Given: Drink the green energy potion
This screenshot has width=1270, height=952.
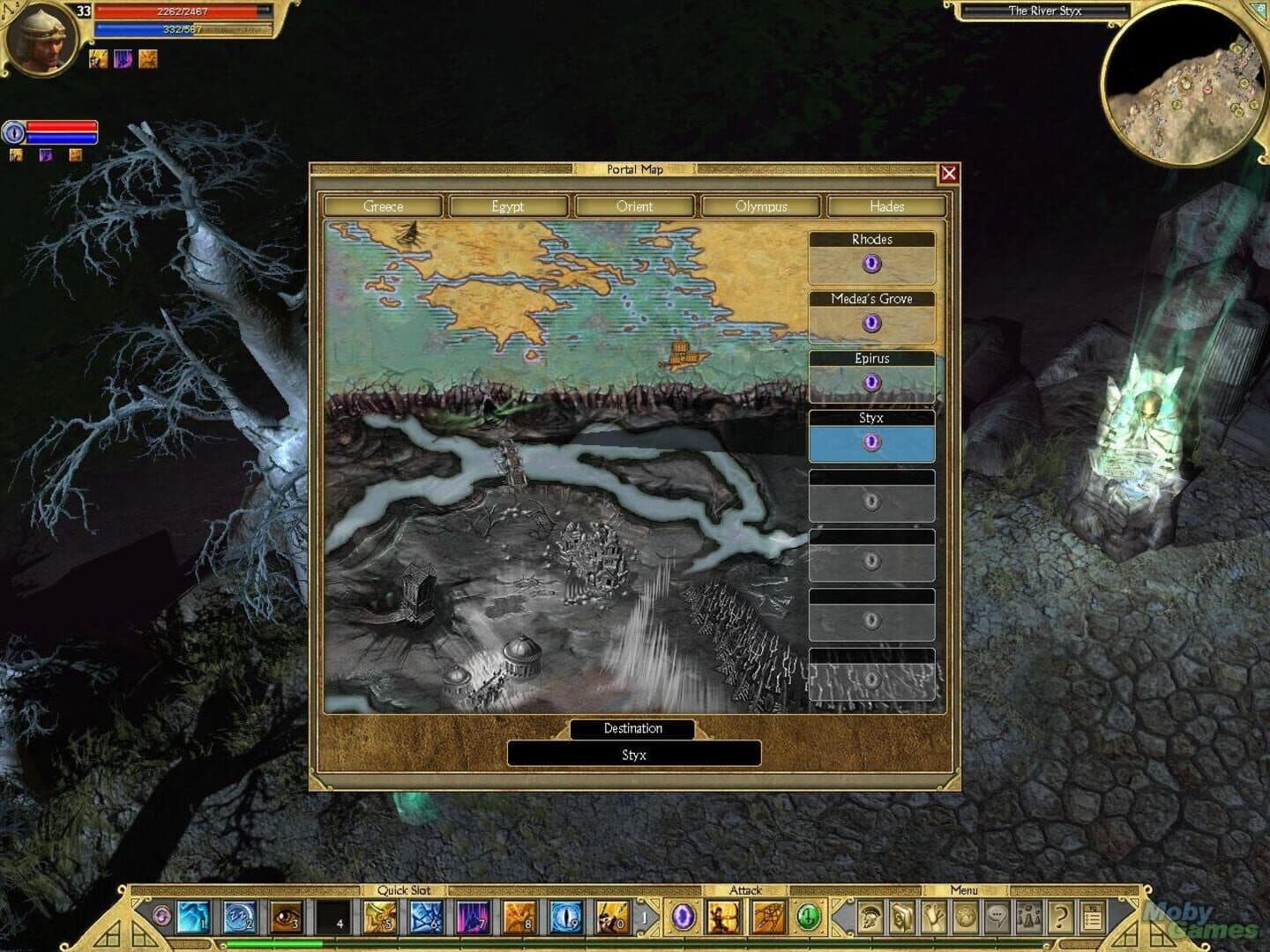Looking at the screenshot, I should click(x=808, y=917).
